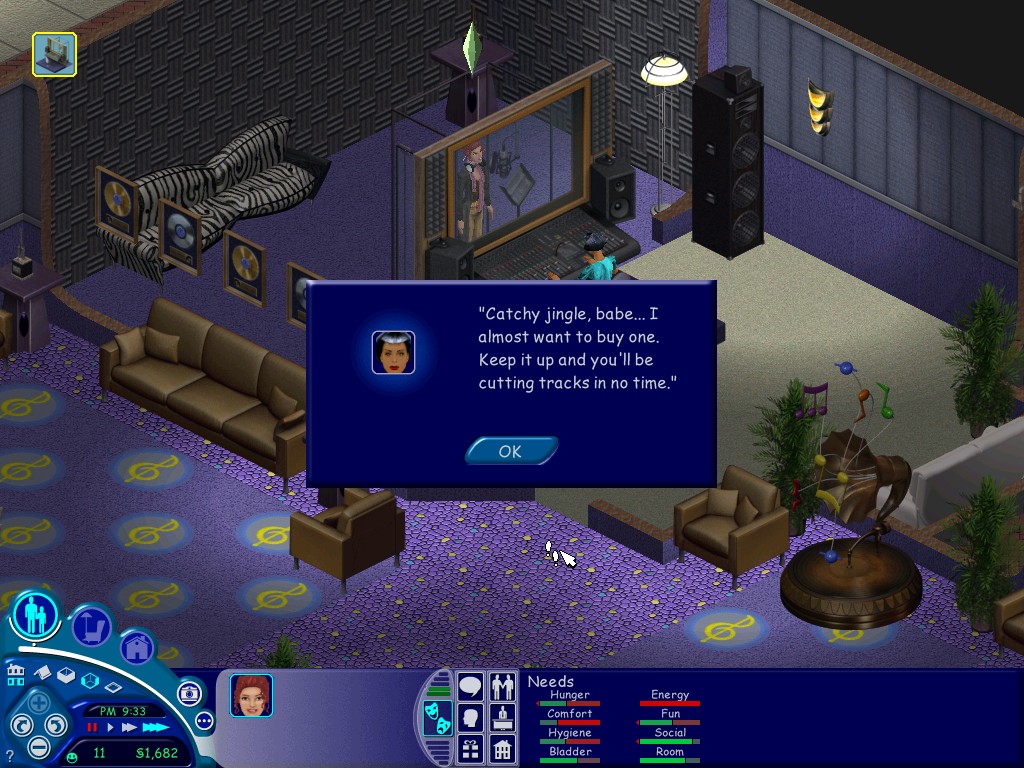The image size is (1024, 768).
Task: Show the mood panel with theater masks
Action: (437, 717)
